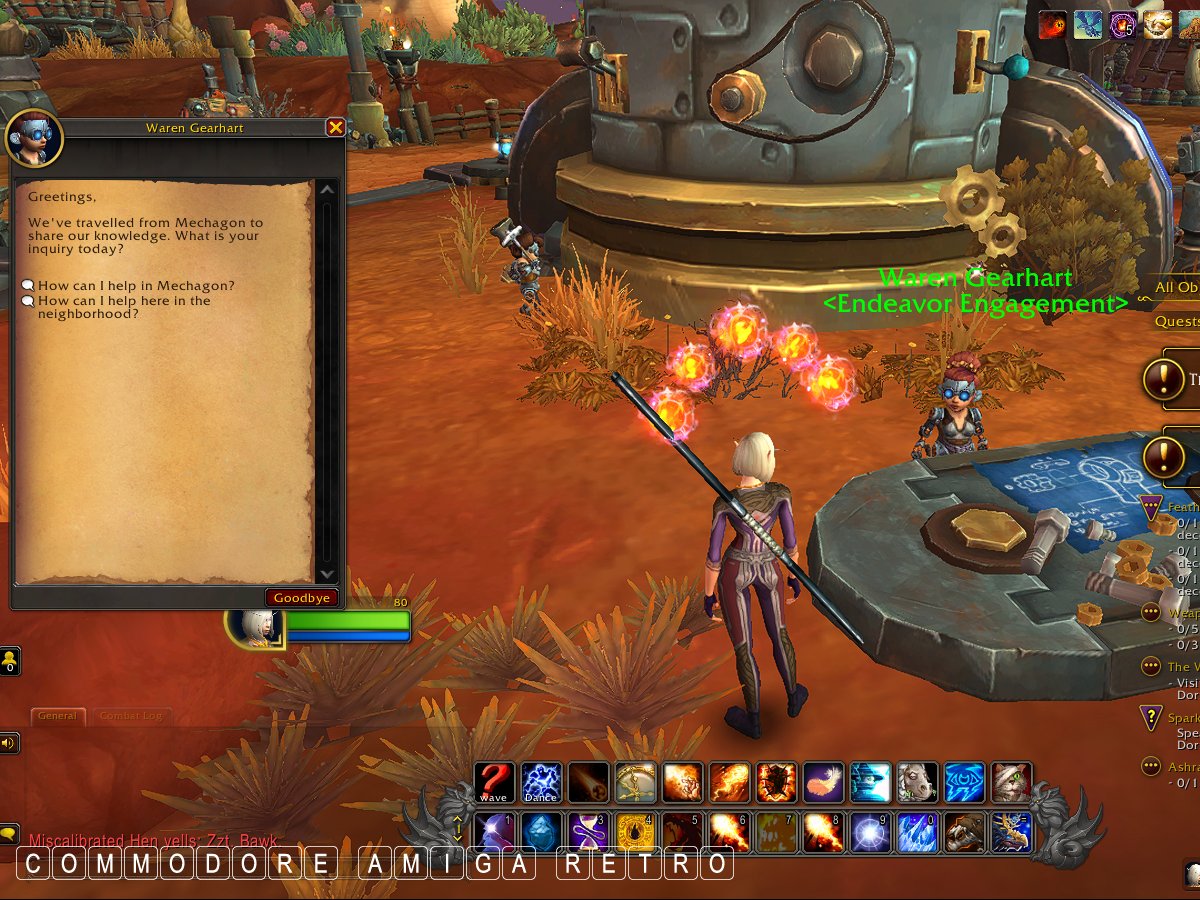
Task: Toggle the voice chat speaker icon
Action: 9,743
